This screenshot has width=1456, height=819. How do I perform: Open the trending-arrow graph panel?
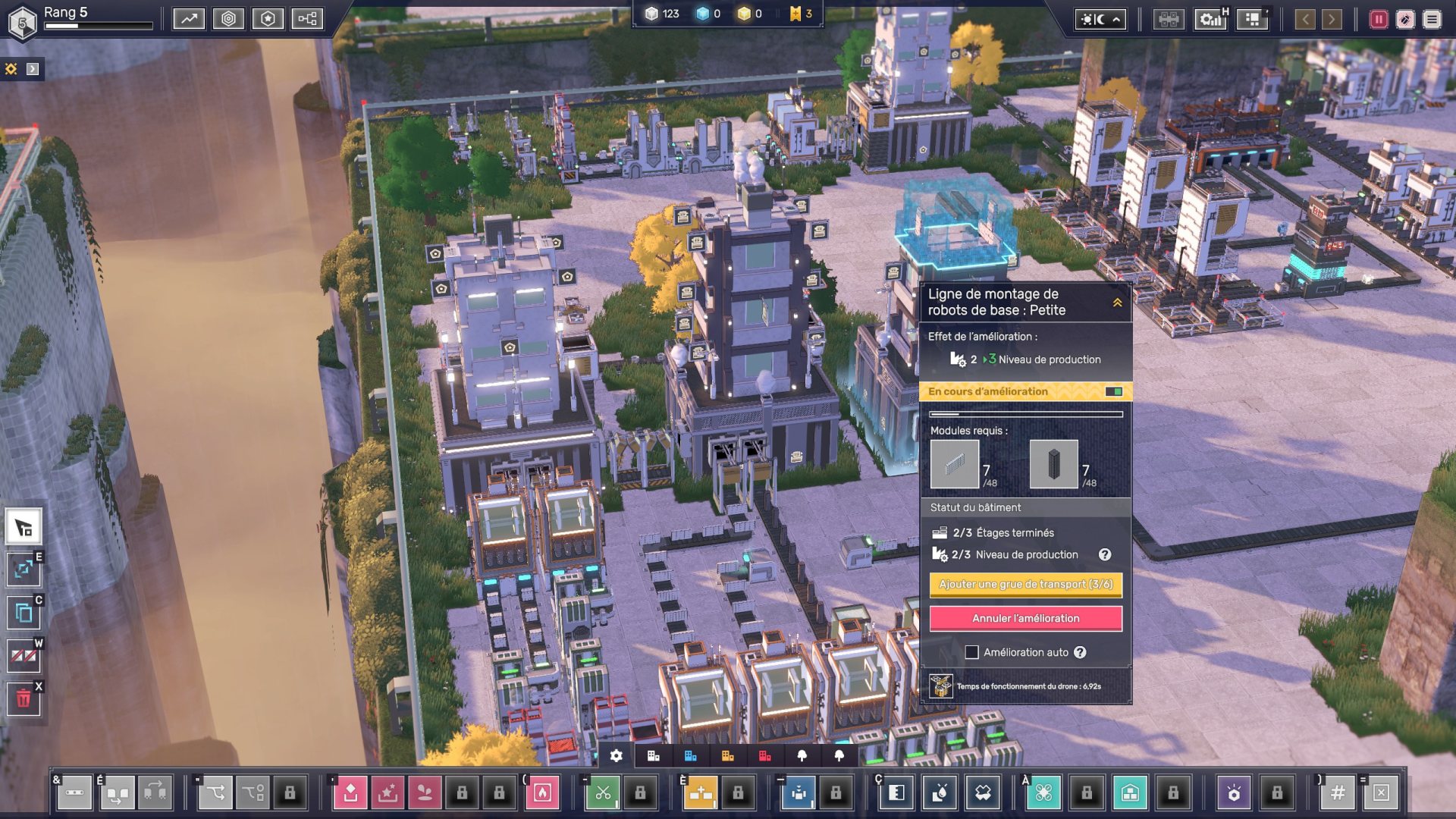point(189,19)
